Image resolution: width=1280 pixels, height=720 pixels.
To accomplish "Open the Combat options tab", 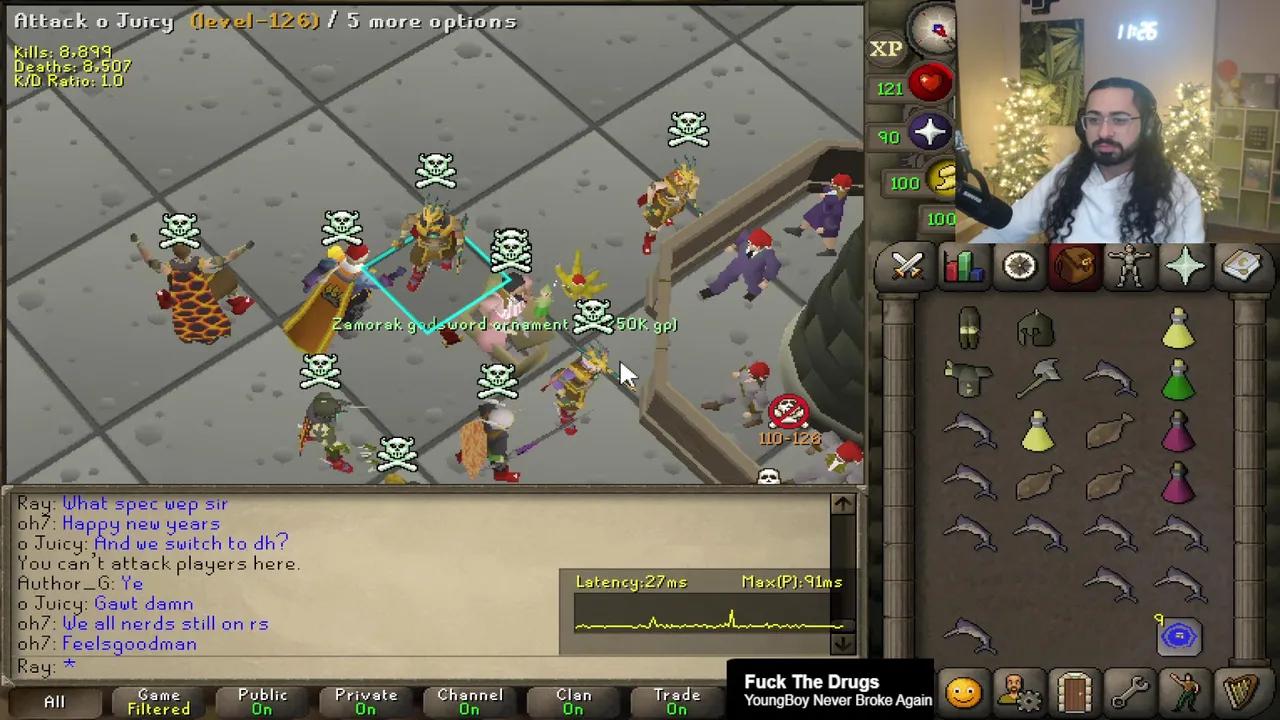I will [x=906, y=265].
